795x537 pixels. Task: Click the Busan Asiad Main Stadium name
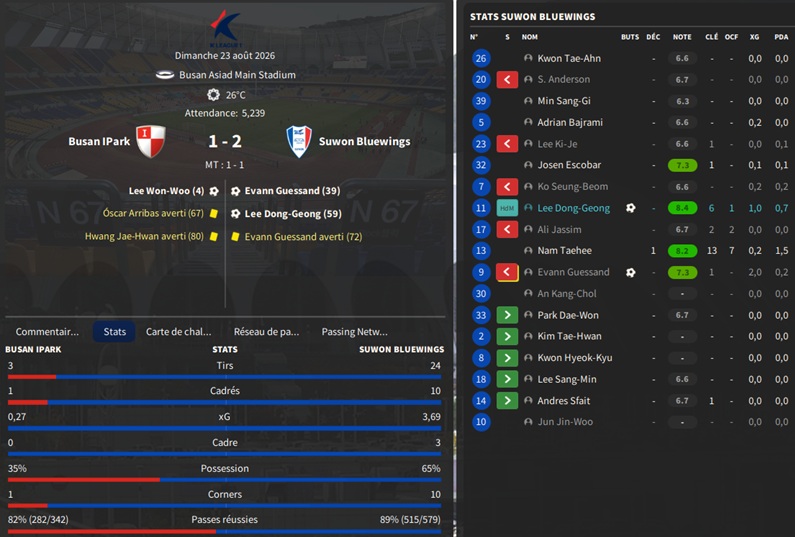[x=237, y=75]
